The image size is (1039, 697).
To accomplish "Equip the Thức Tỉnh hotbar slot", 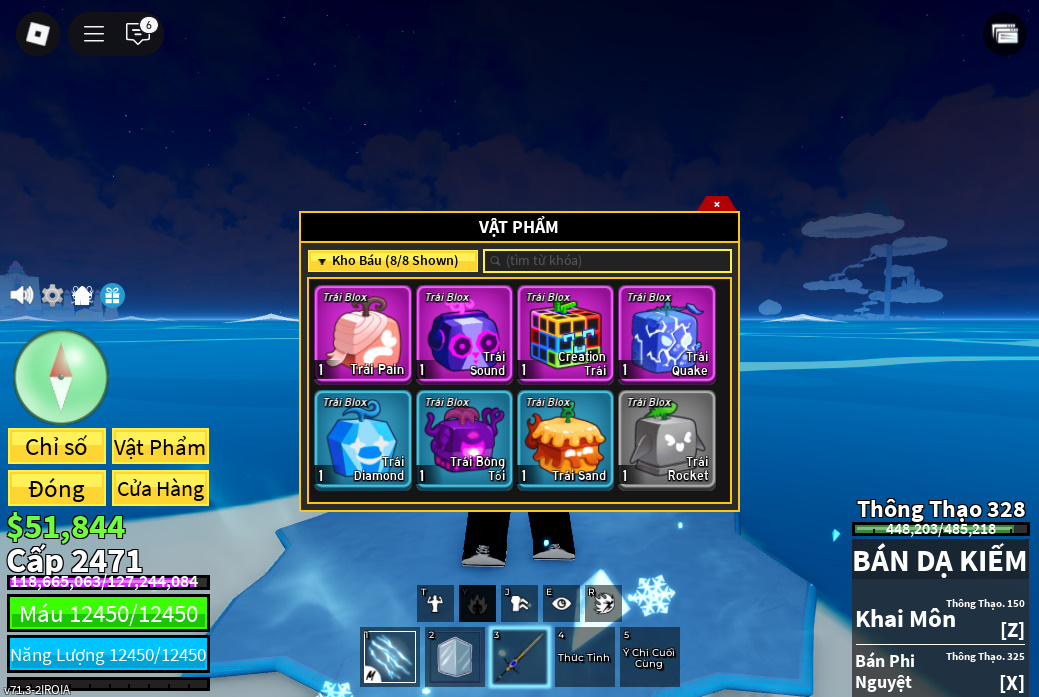I will (584, 657).
